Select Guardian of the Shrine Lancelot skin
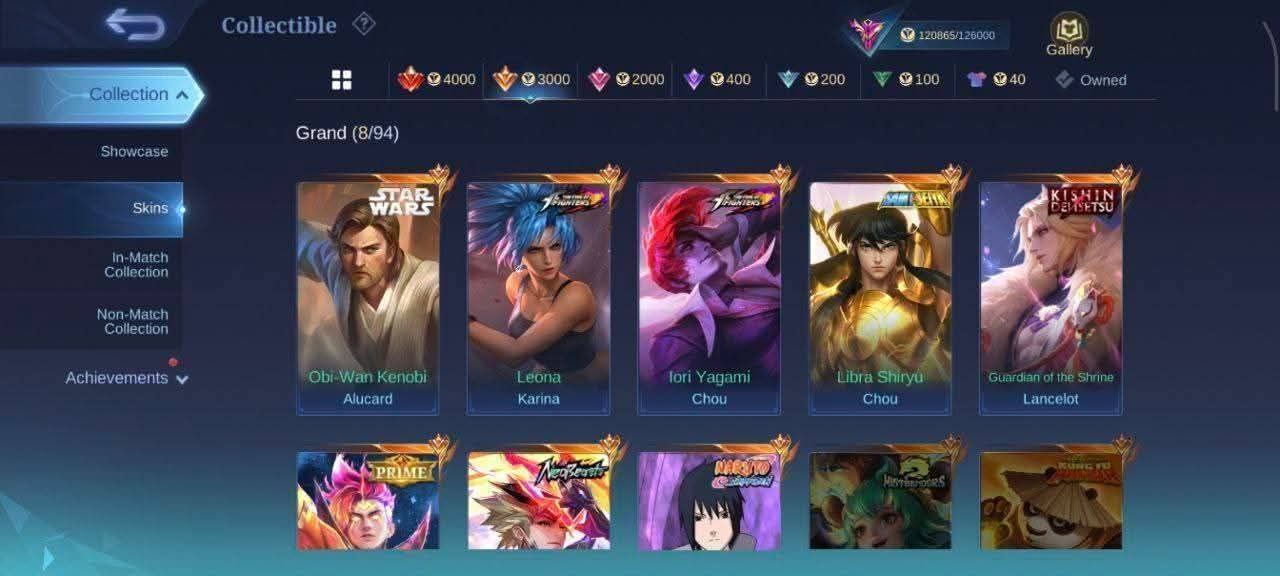This screenshot has width=1280, height=576. pos(1051,297)
